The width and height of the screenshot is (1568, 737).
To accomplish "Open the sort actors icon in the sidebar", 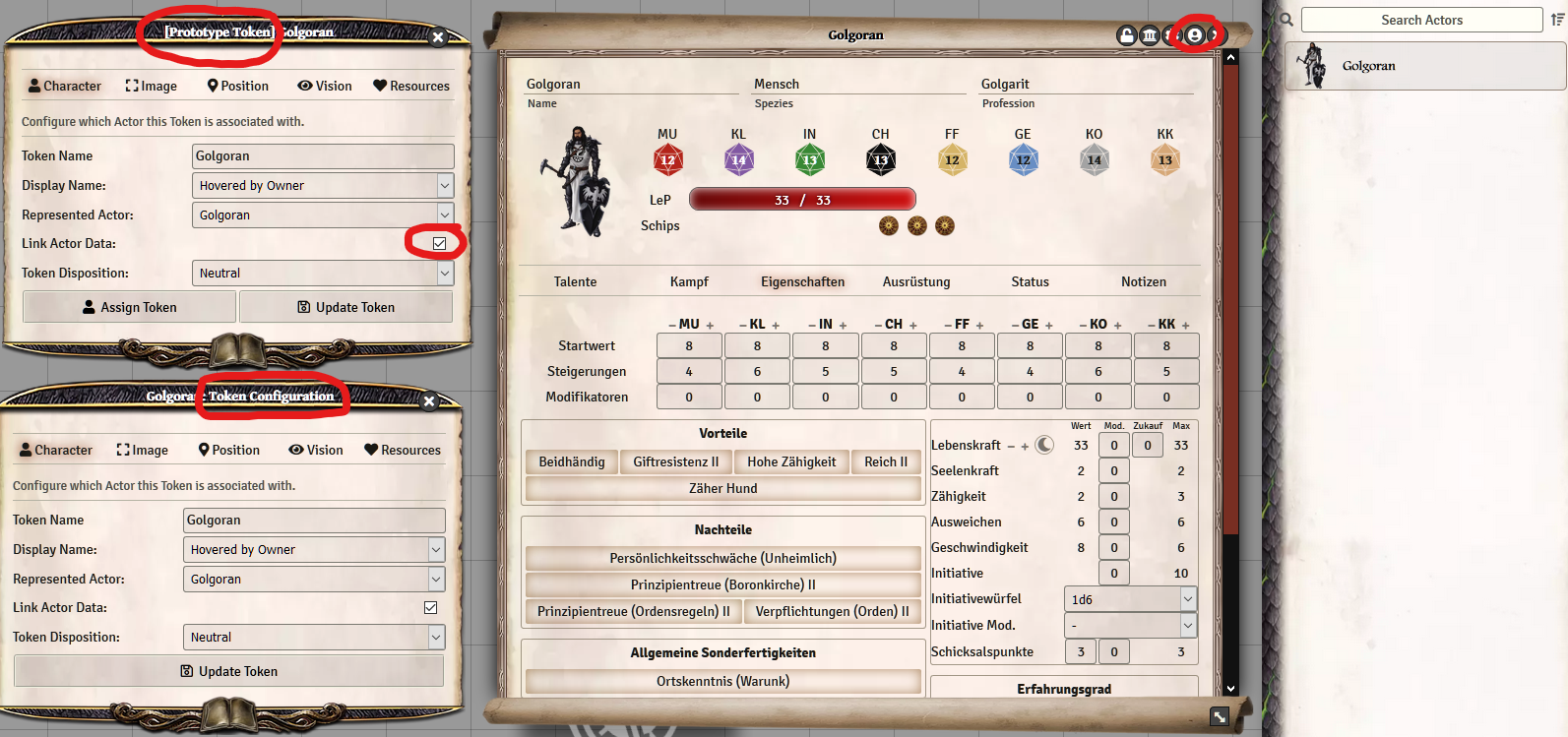I will (1556, 19).
